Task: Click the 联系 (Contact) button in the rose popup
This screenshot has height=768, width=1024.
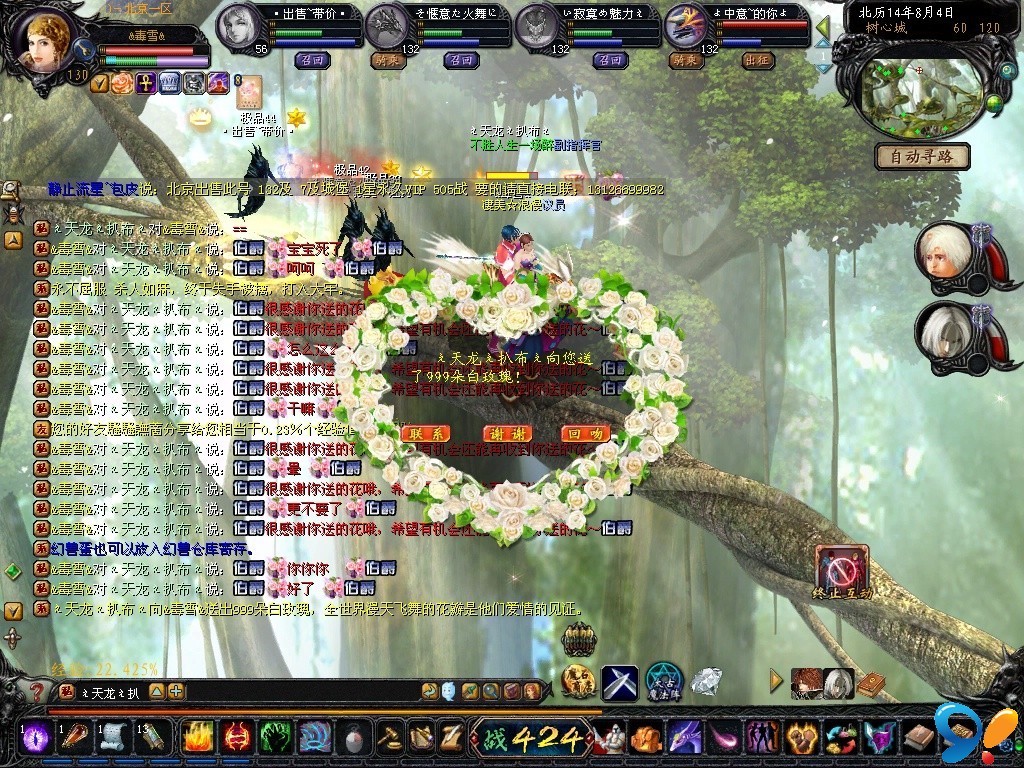Action: [427, 434]
